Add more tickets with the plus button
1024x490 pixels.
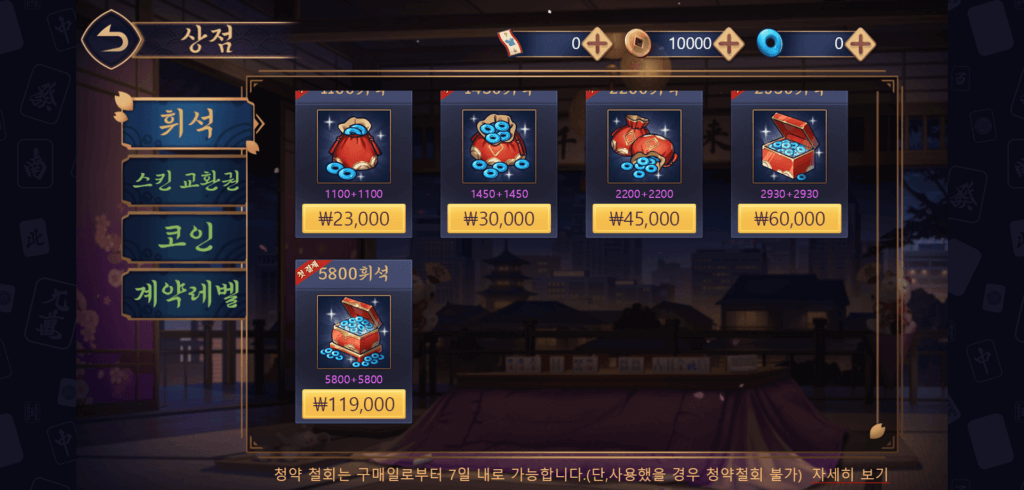coord(597,43)
